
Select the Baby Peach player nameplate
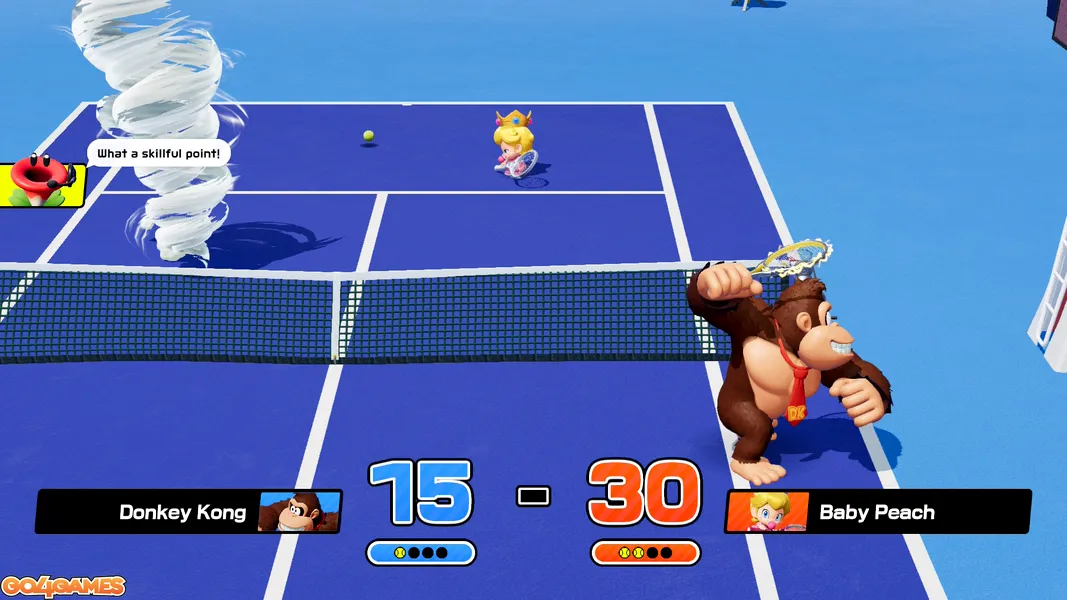click(877, 512)
